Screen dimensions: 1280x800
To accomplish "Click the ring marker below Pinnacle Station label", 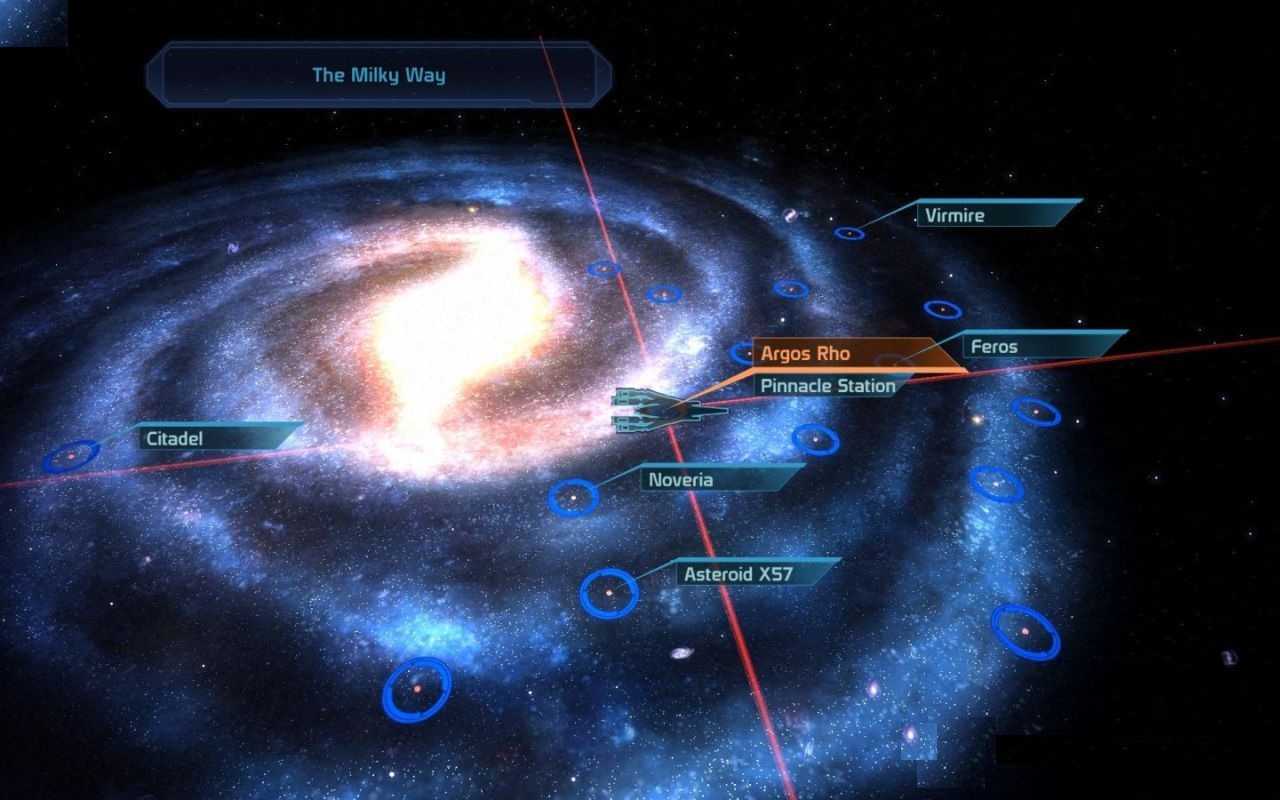I will click(815, 440).
